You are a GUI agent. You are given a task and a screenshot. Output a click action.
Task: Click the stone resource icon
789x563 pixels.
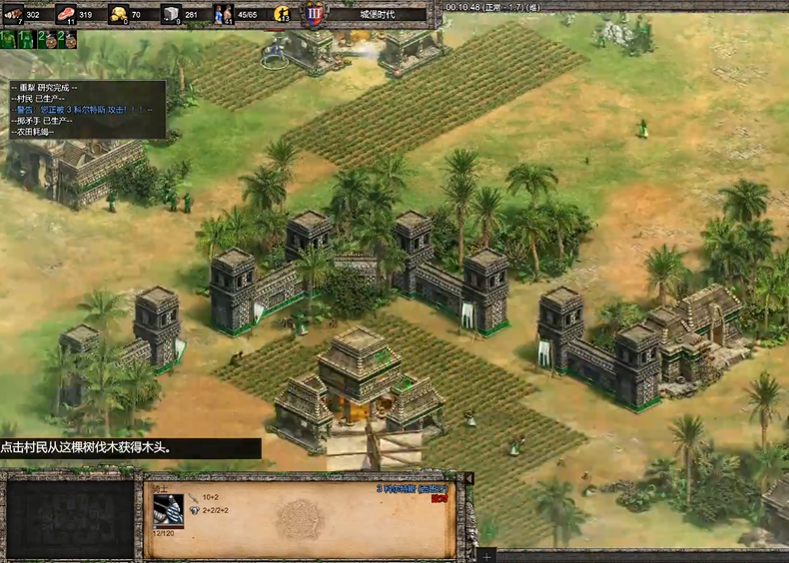(x=171, y=14)
